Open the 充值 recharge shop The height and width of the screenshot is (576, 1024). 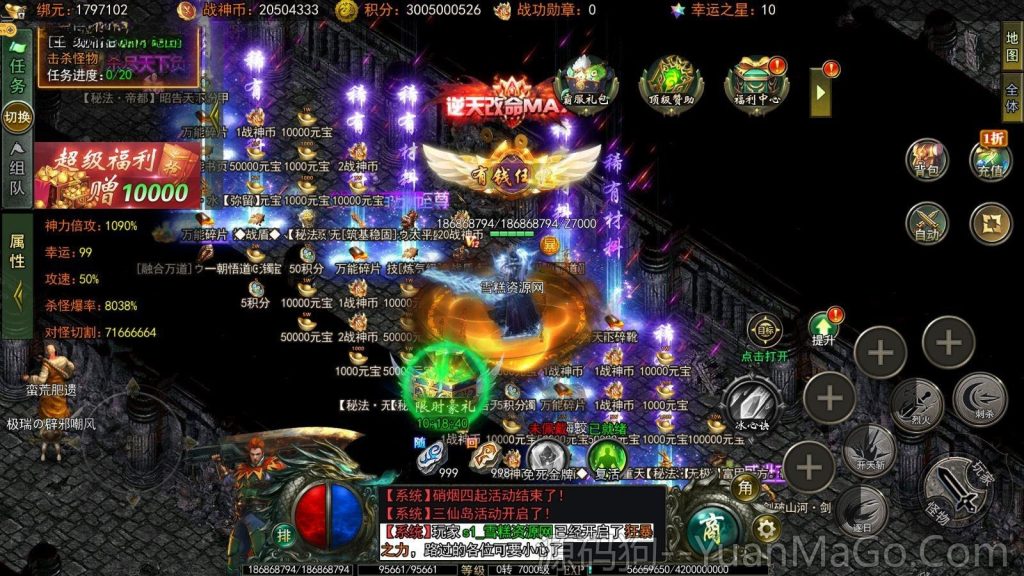[990, 160]
